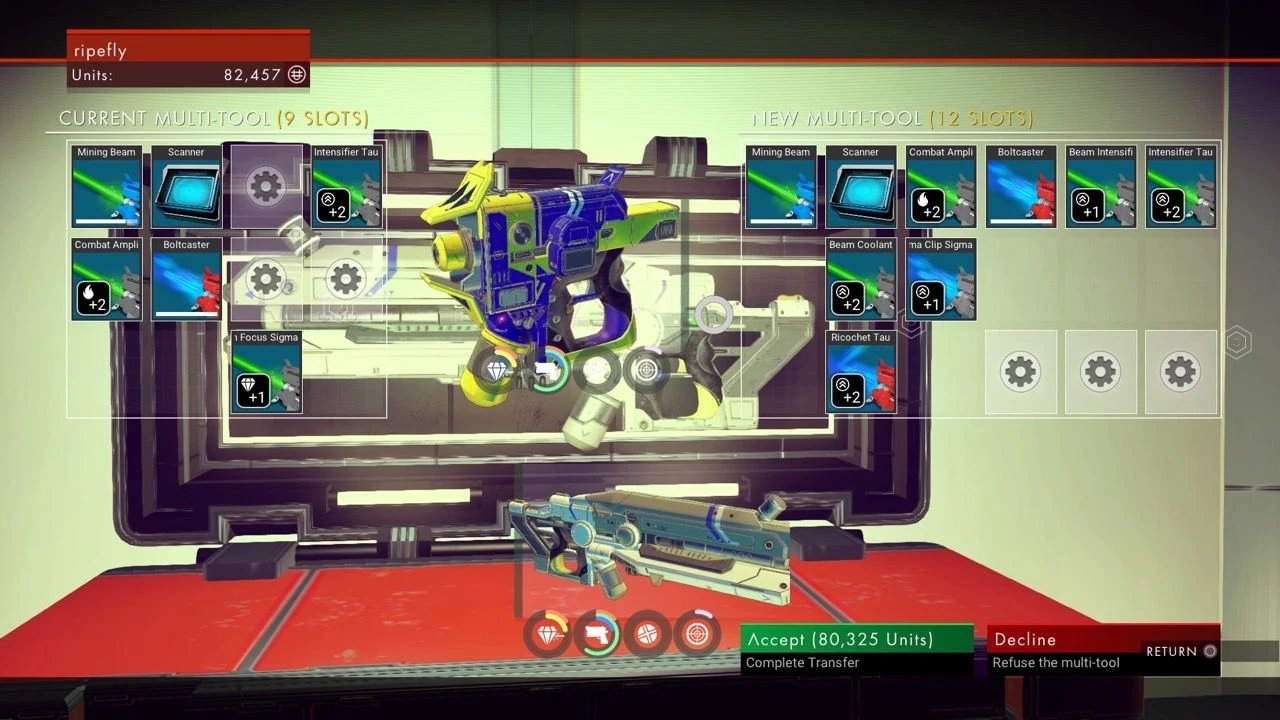1280x720 pixels.
Task: Click the charge bar under the Boltcaster
Action: click(186, 316)
